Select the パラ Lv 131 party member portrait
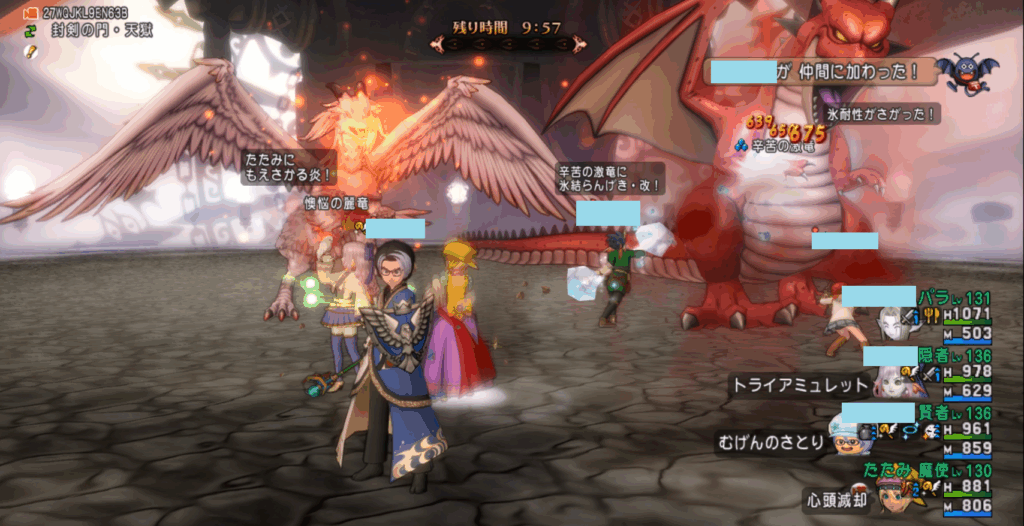 (893, 324)
